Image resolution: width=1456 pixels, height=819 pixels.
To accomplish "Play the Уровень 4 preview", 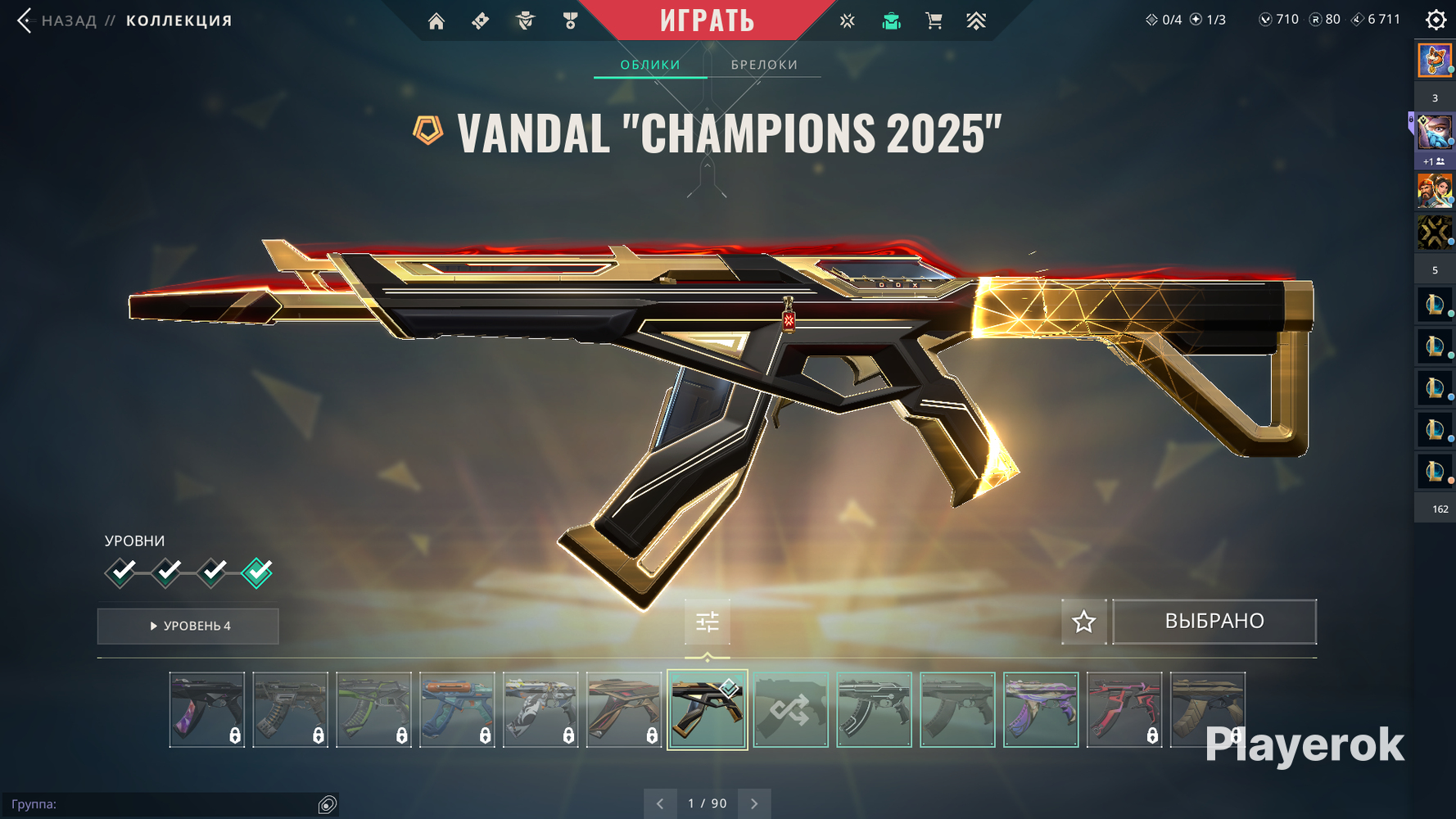I will click(x=188, y=626).
